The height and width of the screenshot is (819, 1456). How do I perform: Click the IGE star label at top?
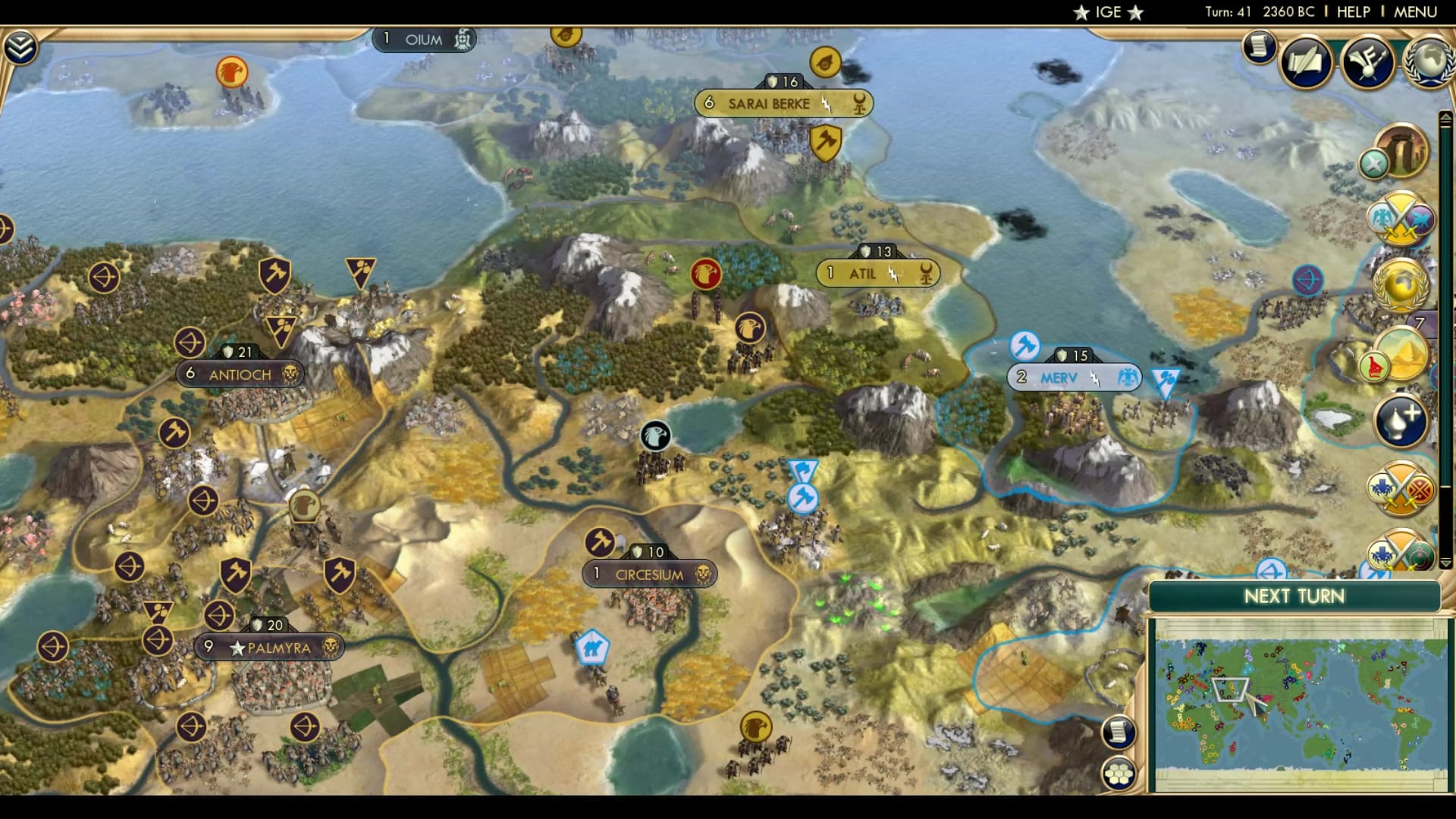1106,12
